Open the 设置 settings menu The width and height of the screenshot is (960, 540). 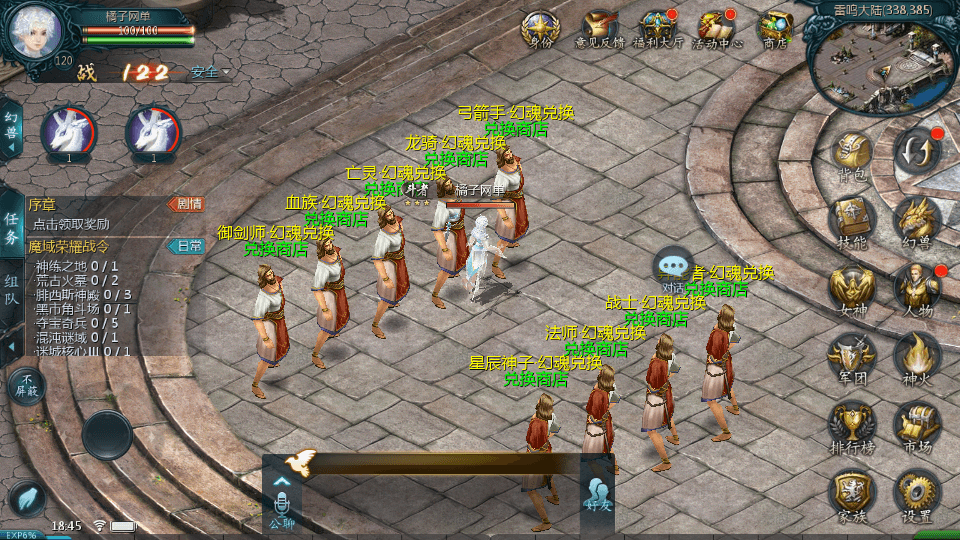[916, 493]
